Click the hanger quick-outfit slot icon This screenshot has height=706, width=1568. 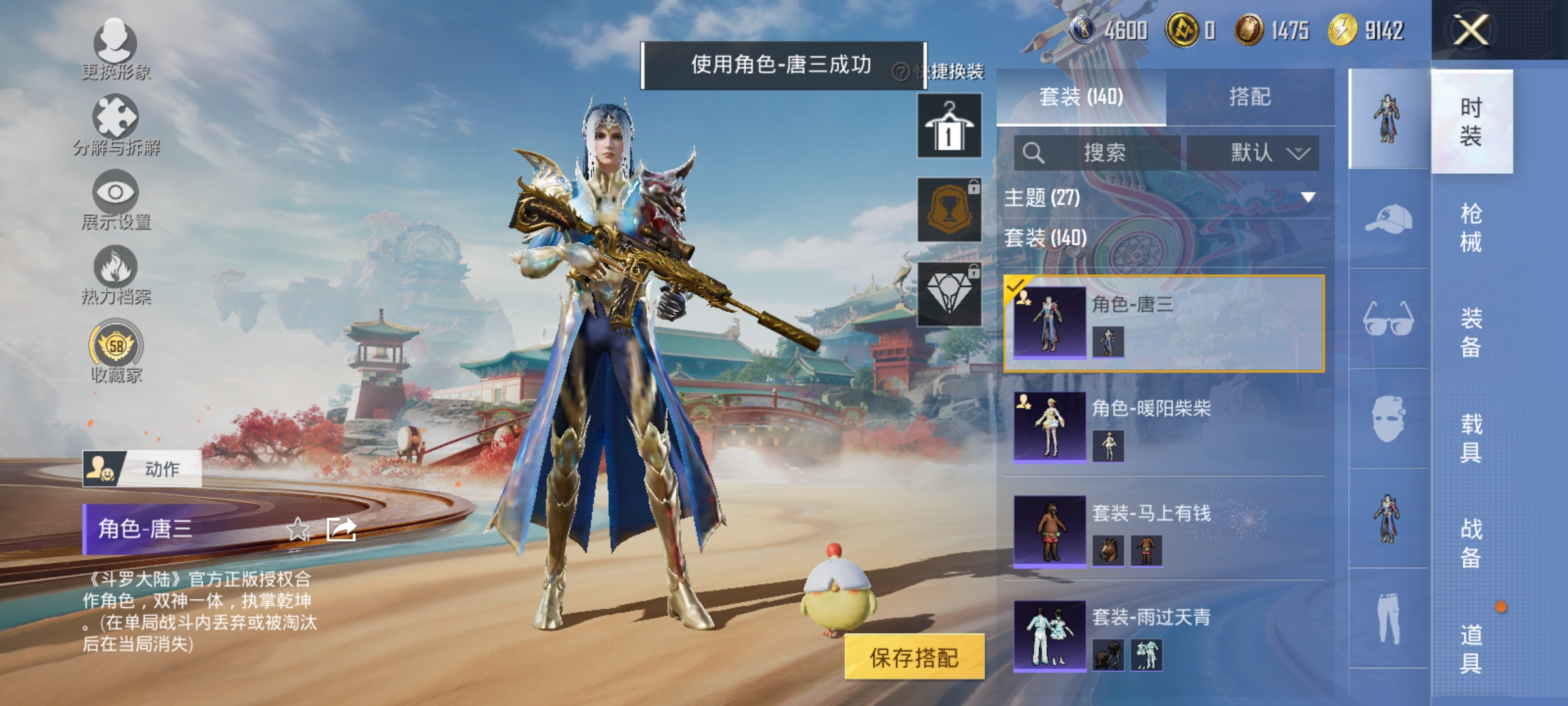click(x=949, y=126)
